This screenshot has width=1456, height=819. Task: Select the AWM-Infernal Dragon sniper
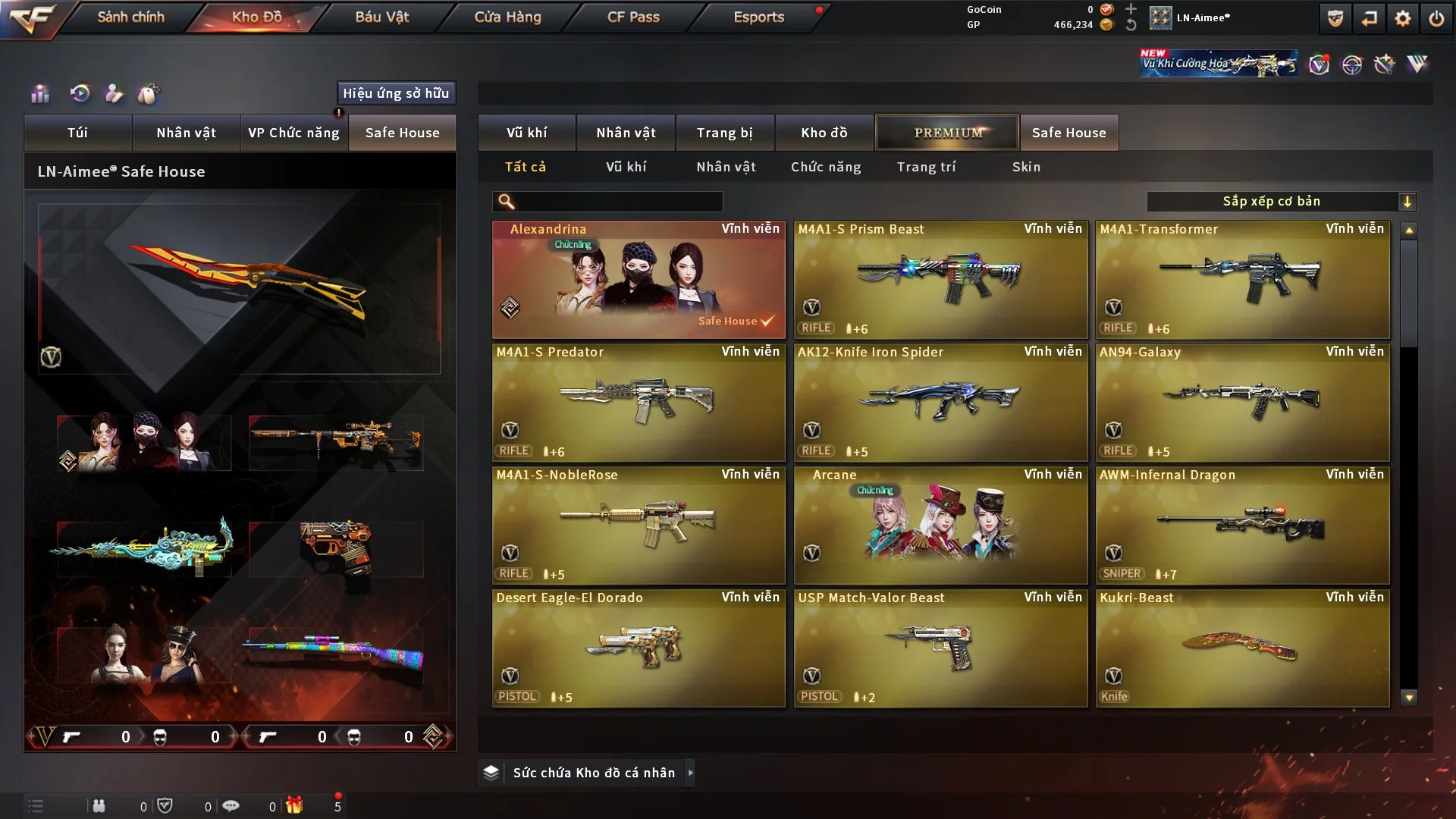coord(1242,526)
